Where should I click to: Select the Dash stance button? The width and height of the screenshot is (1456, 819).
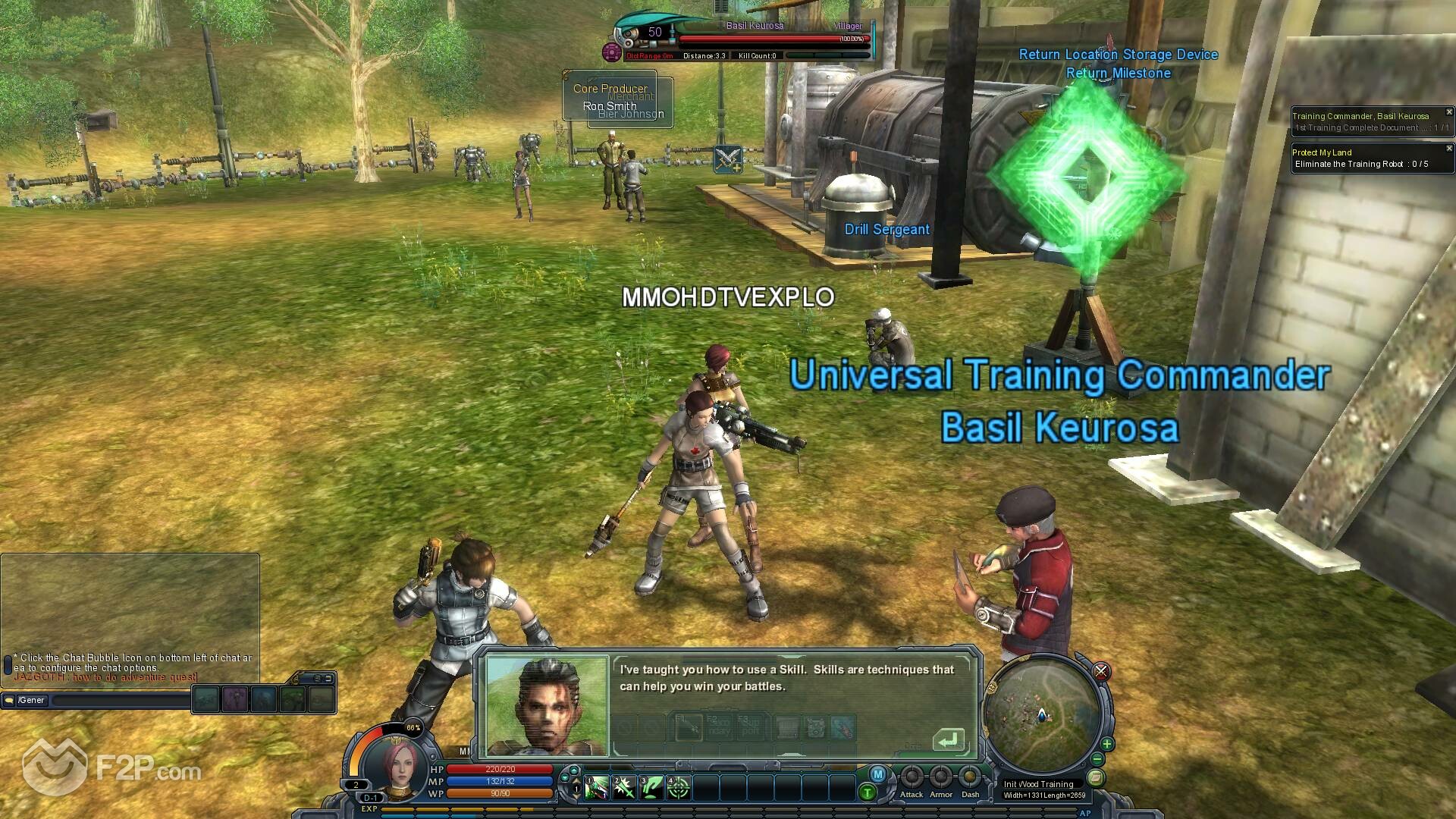[970, 778]
